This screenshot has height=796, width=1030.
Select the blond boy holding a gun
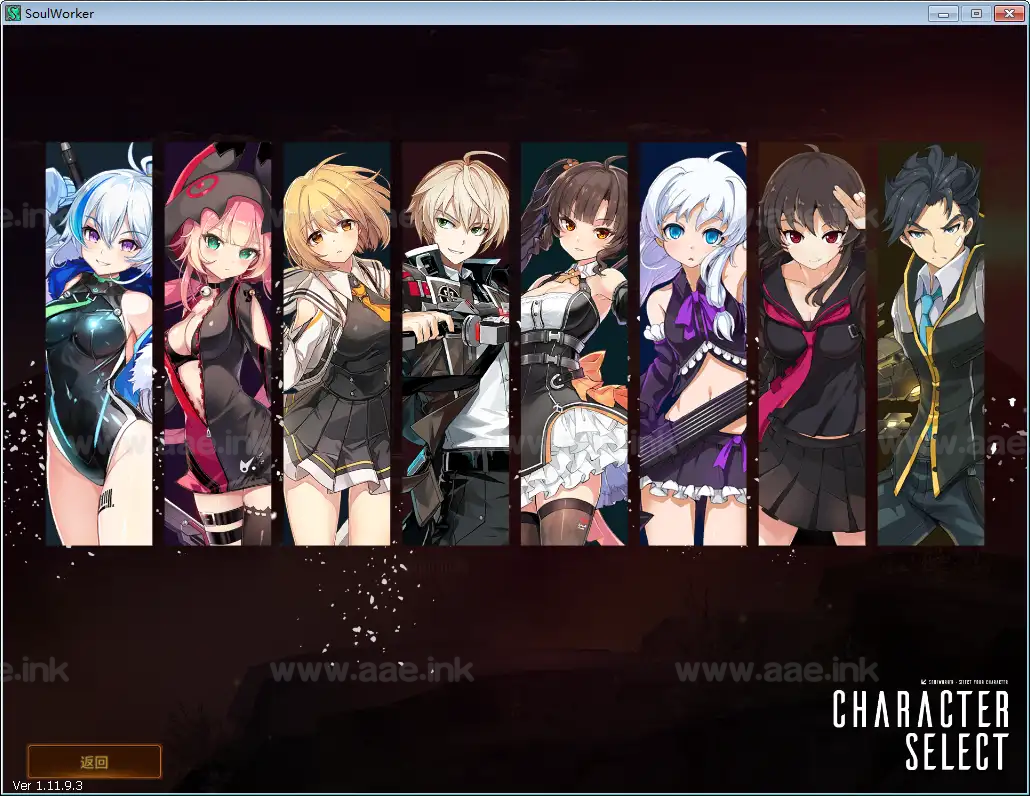pyautogui.click(x=456, y=343)
